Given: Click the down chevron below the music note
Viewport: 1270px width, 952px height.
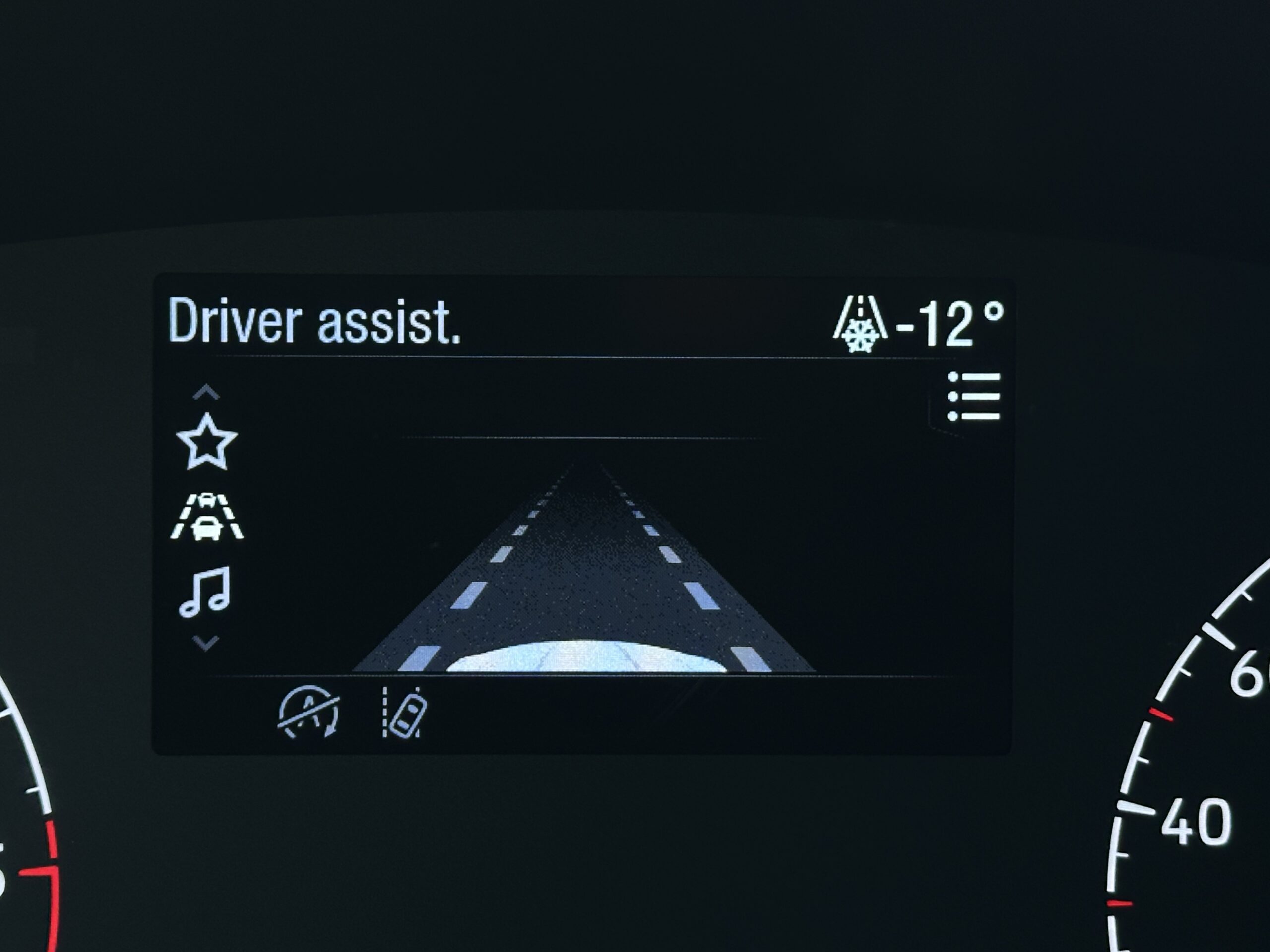Looking at the screenshot, I should (x=206, y=643).
